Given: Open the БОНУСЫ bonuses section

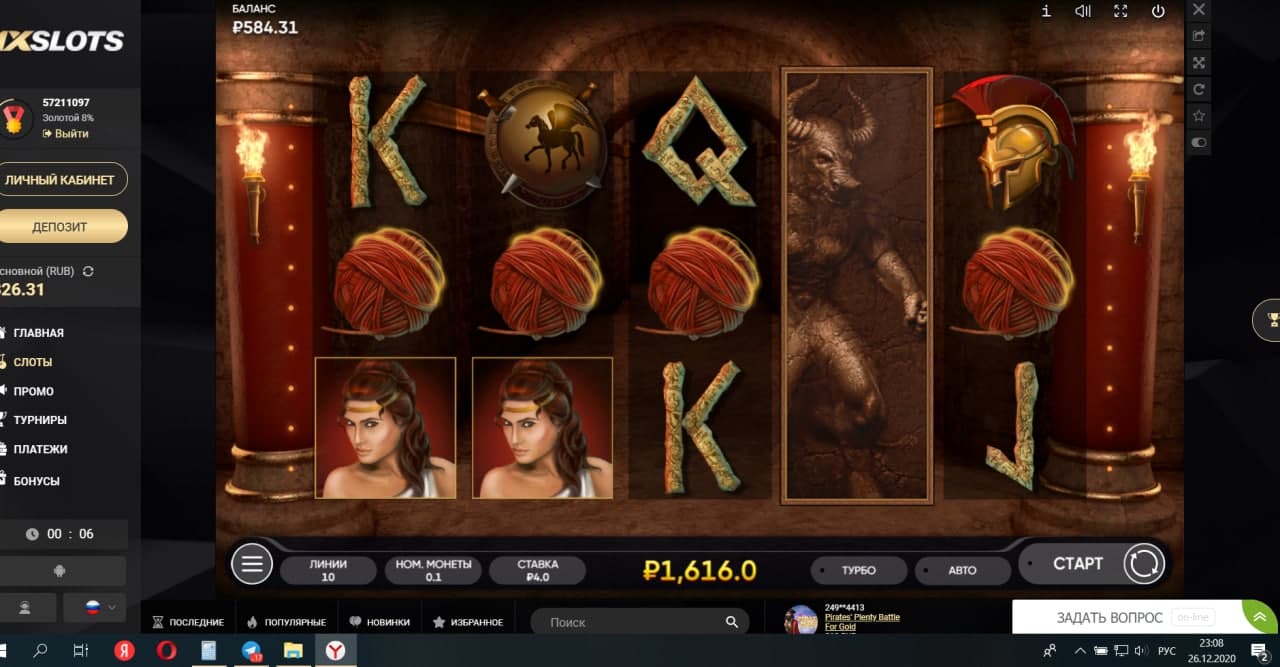Looking at the screenshot, I should (x=36, y=481).
